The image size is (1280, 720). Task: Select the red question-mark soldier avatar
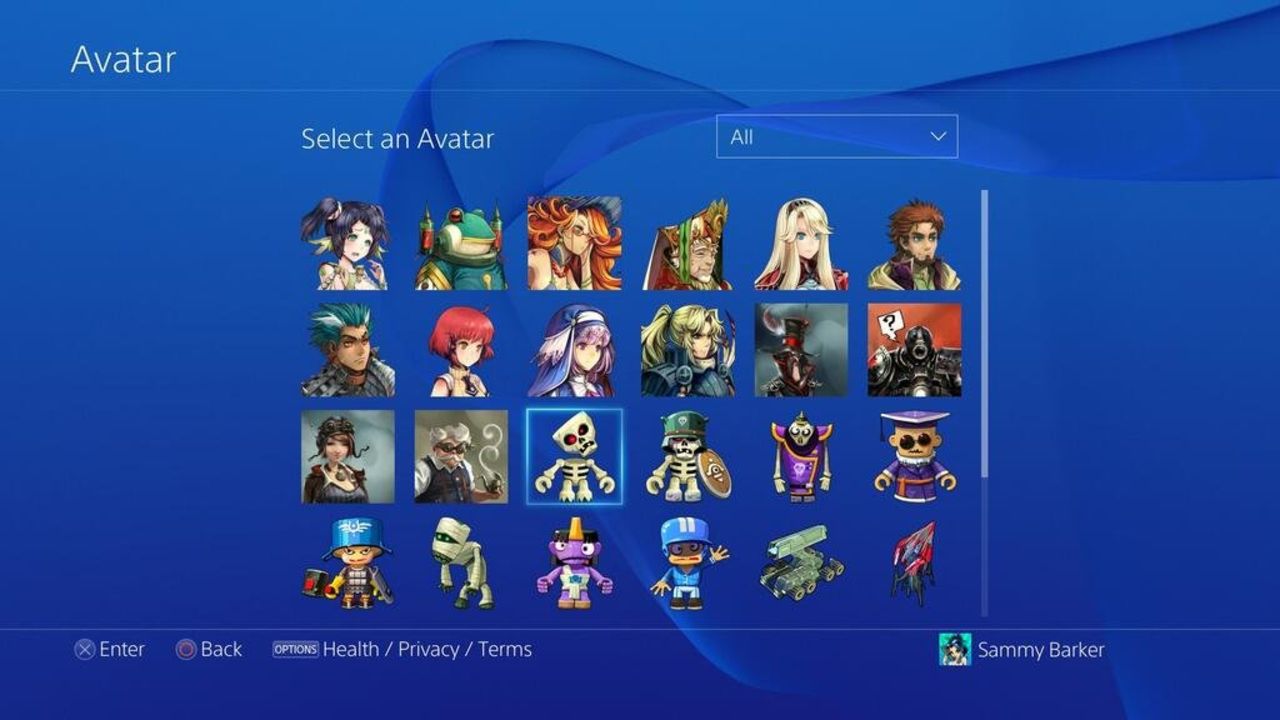(915, 352)
